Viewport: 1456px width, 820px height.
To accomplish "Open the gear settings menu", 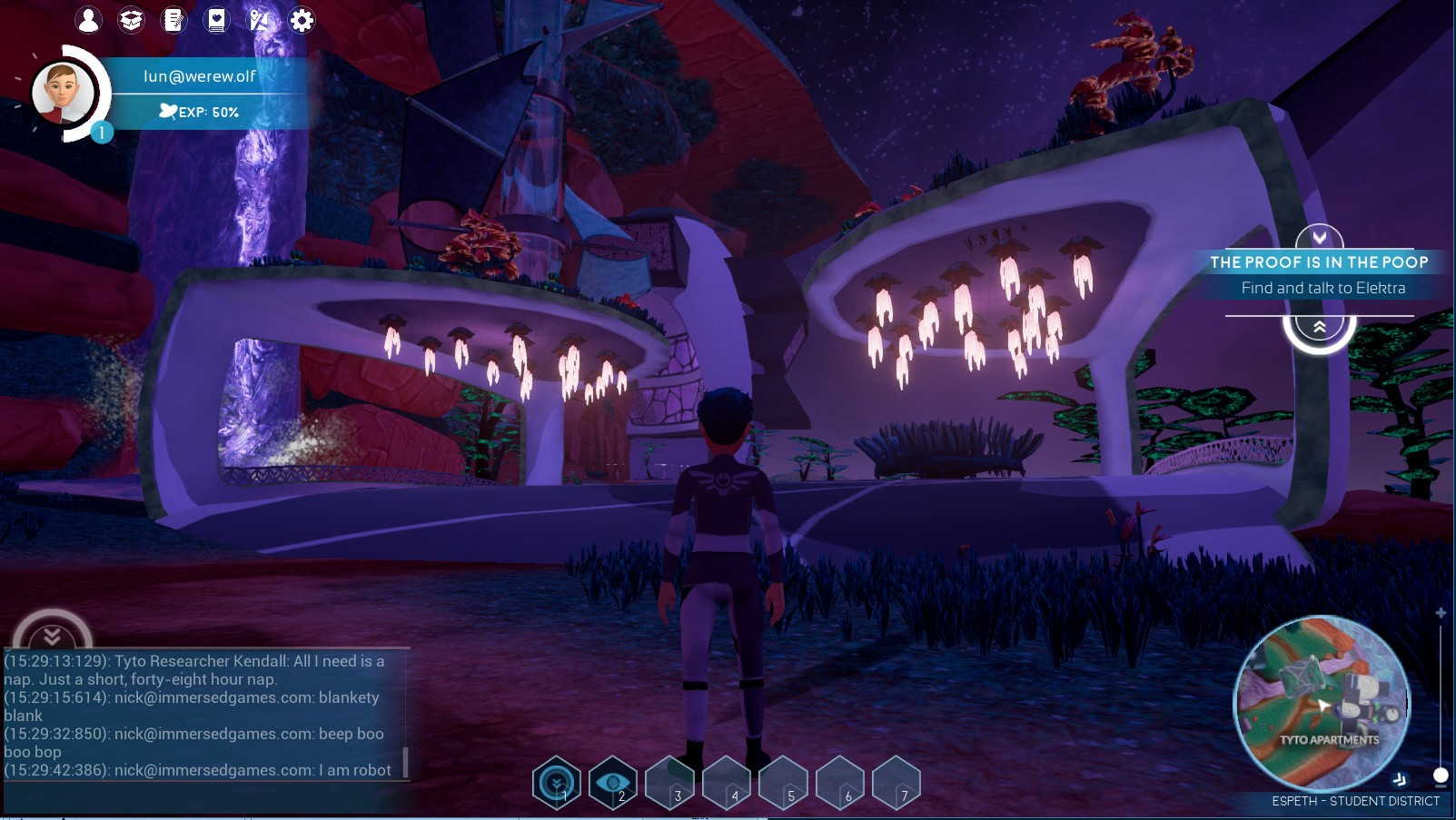I will pyautogui.click(x=302, y=20).
